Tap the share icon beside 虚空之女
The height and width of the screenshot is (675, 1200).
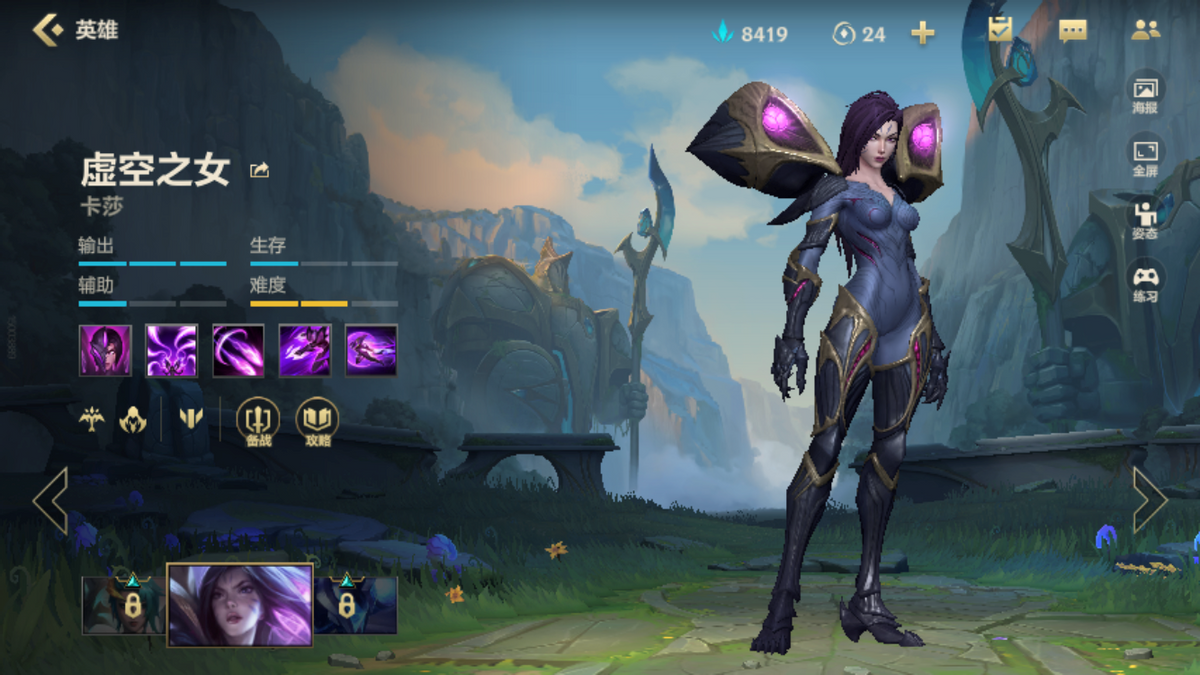pyautogui.click(x=260, y=170)
